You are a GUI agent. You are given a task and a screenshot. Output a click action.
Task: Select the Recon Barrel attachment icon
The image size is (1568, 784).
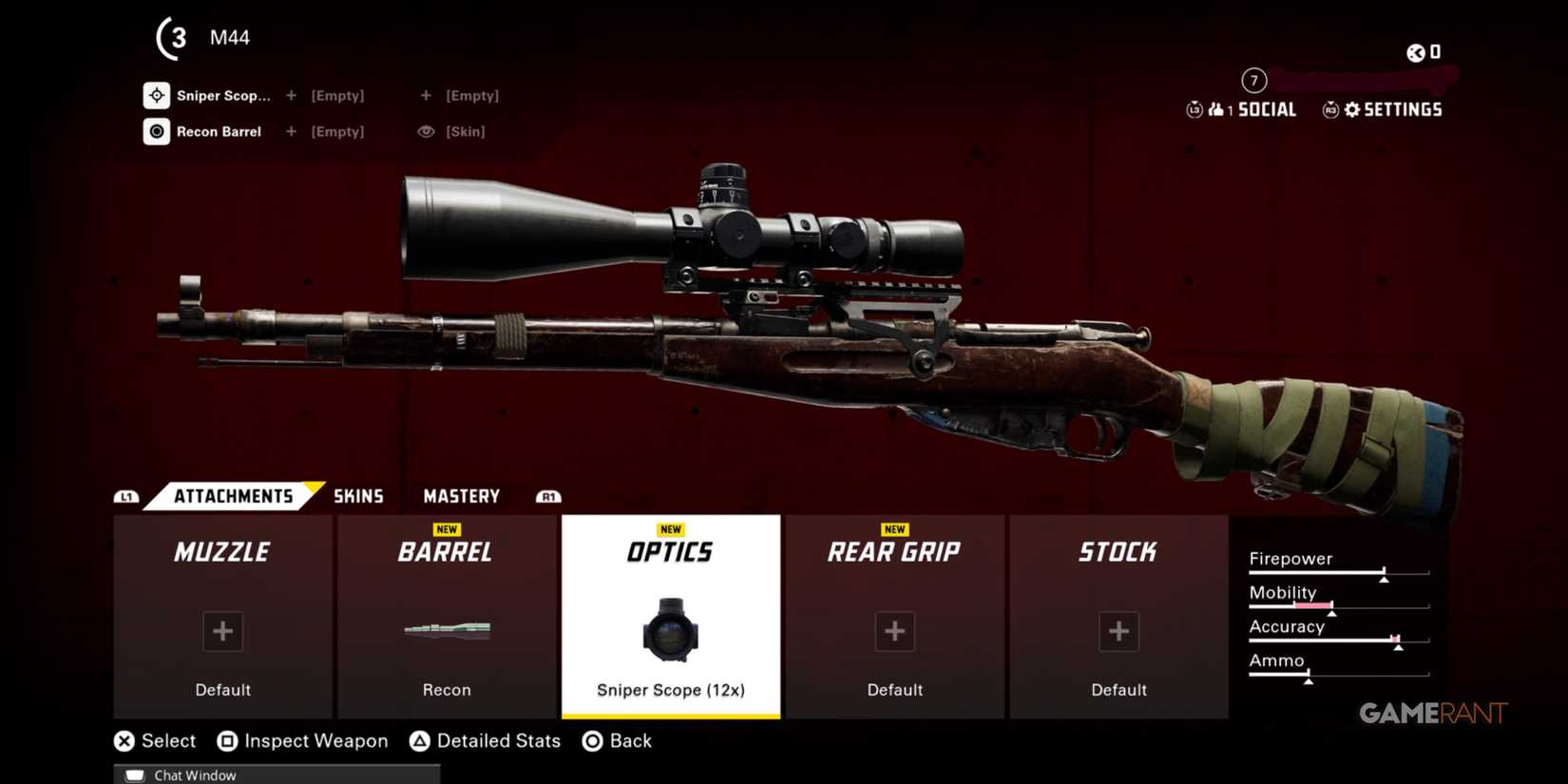click(x=157, y=131)
